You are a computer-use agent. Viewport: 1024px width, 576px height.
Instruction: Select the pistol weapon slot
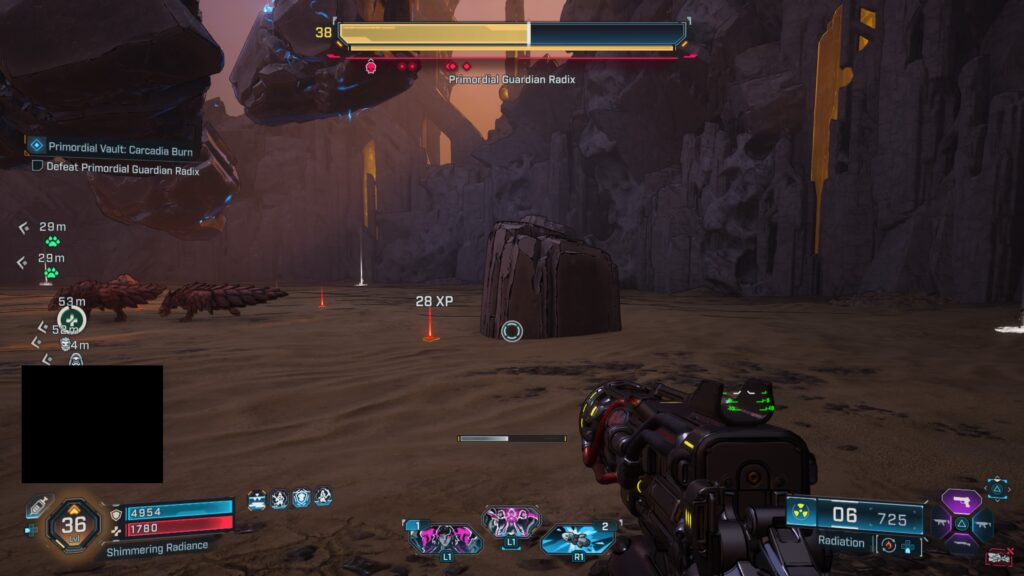(963, 502)
